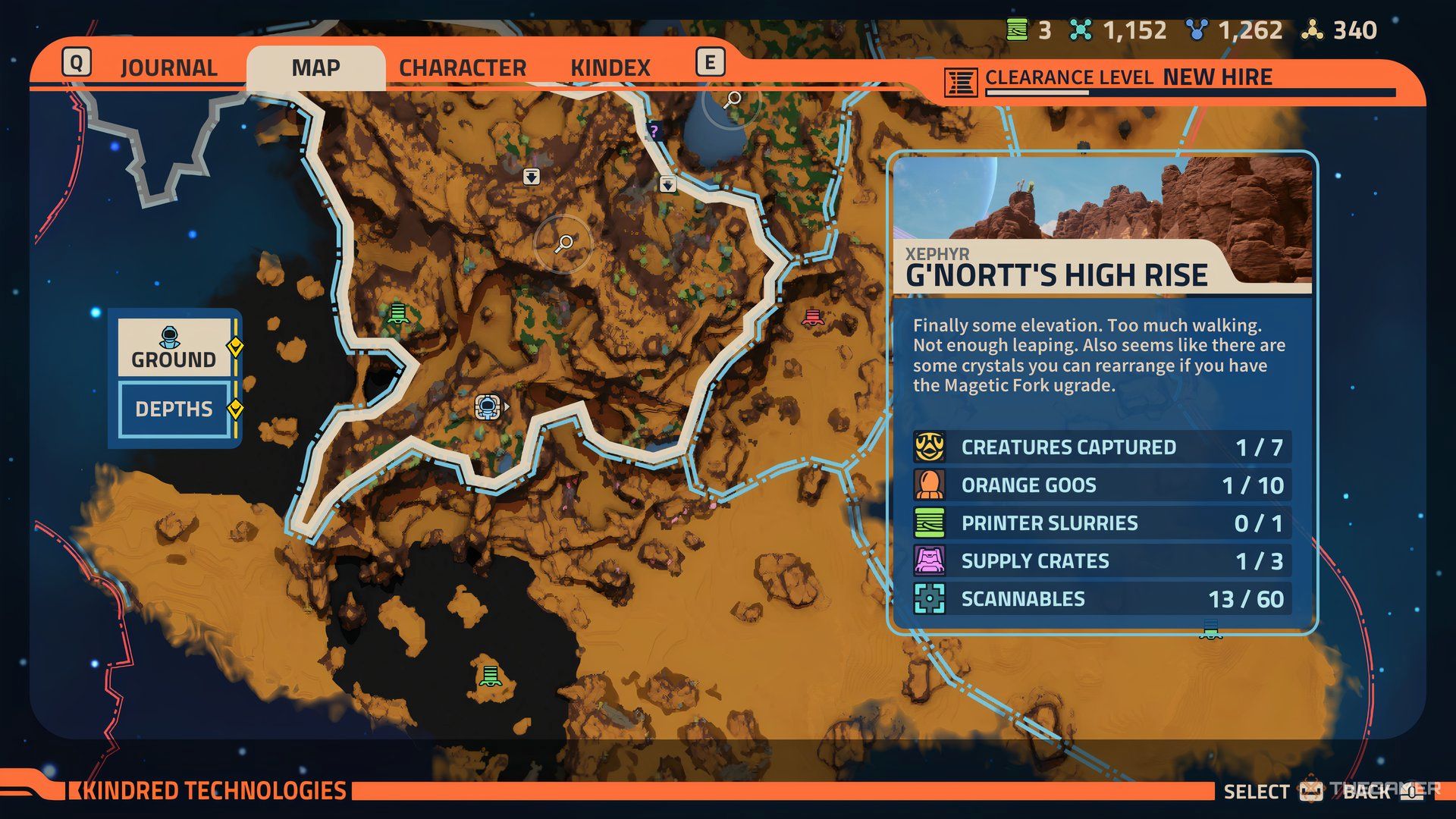Switch to the Kindex tab
This screenshot has height=819, width=1456.
point(610,67)
